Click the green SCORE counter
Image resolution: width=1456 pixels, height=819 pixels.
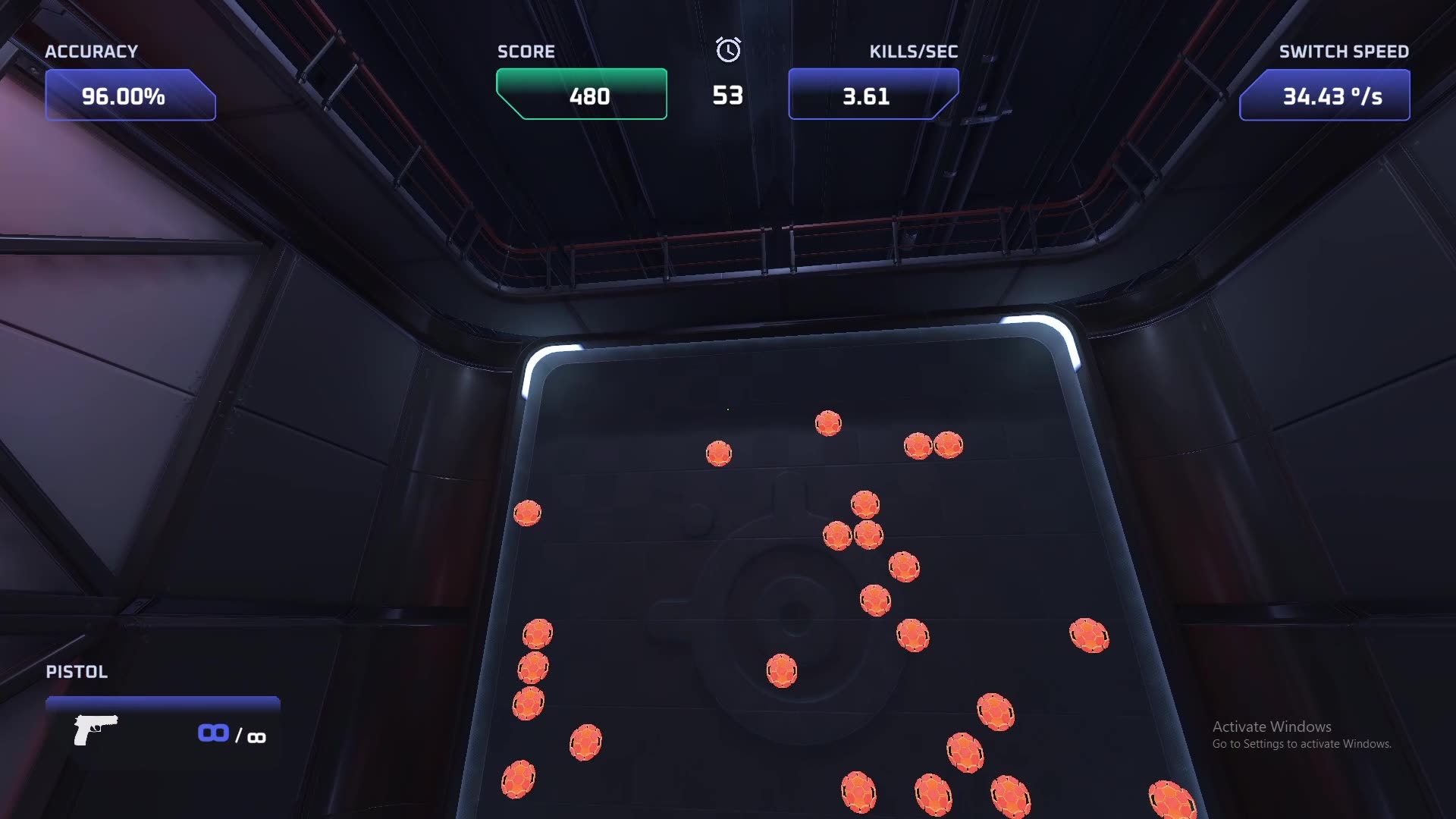(x=581, y=95)
